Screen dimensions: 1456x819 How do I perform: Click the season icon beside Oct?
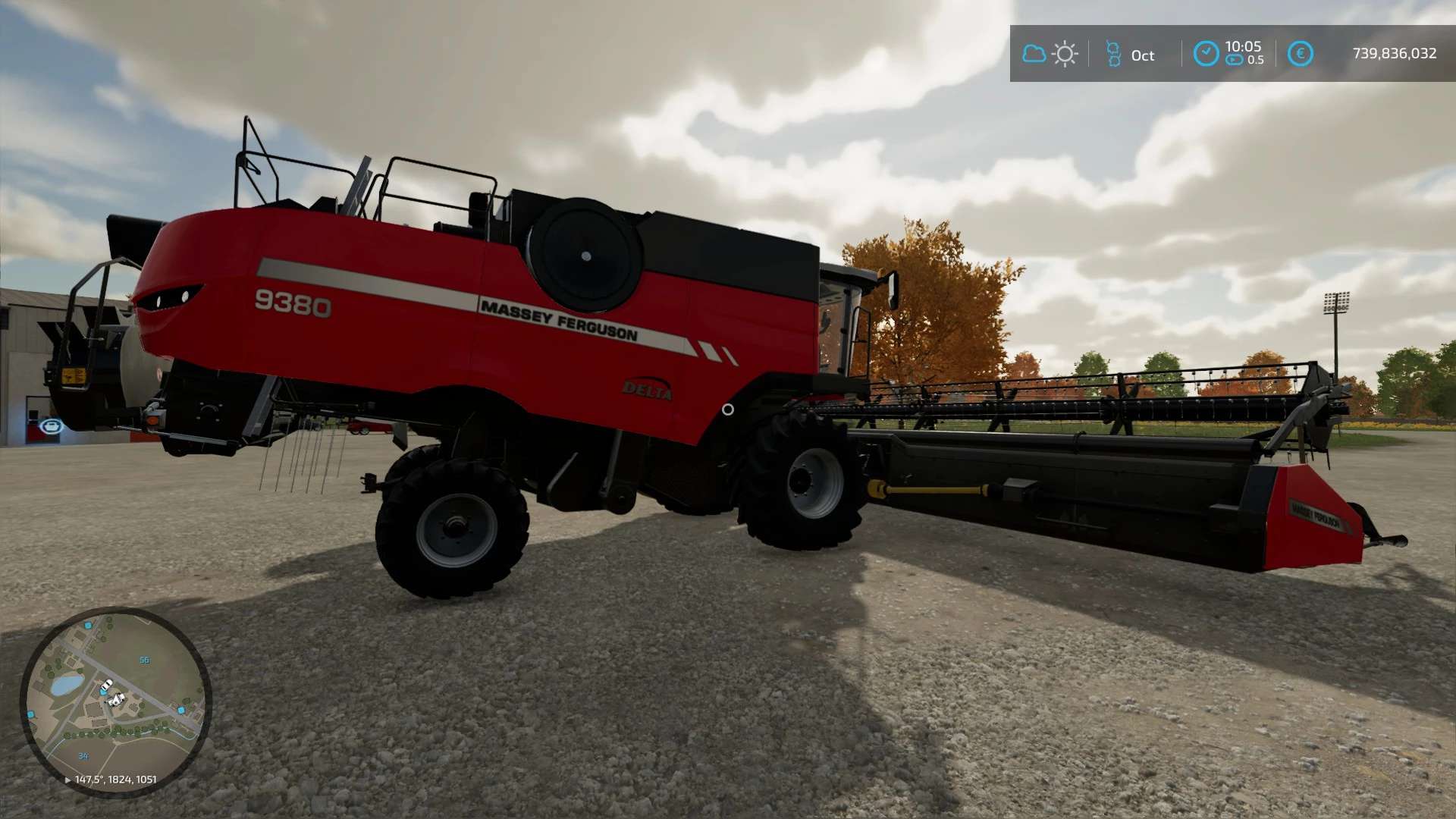[x=1112, y=54]
